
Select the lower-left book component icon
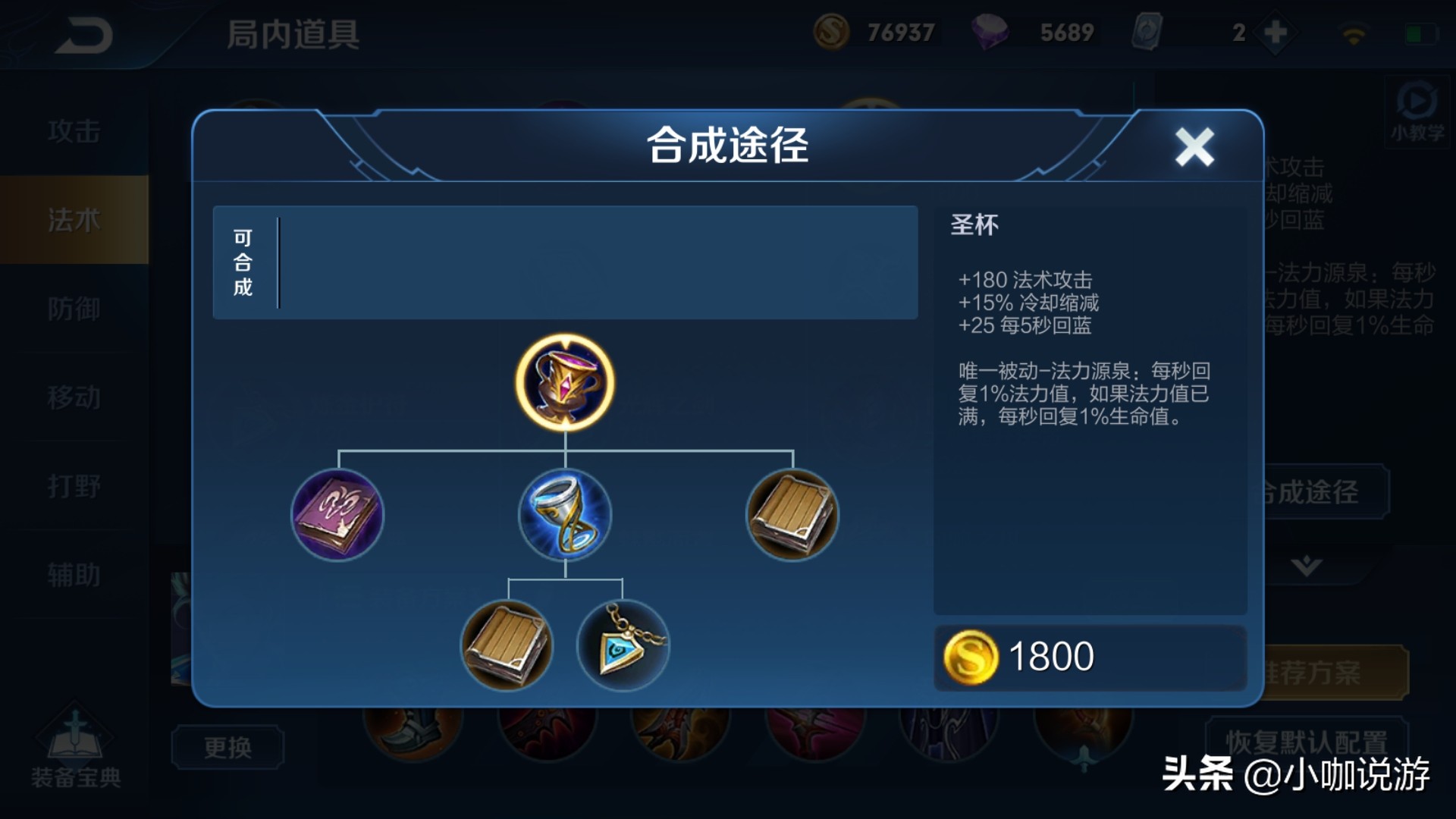pyautogui.click(x=507, y=647)
